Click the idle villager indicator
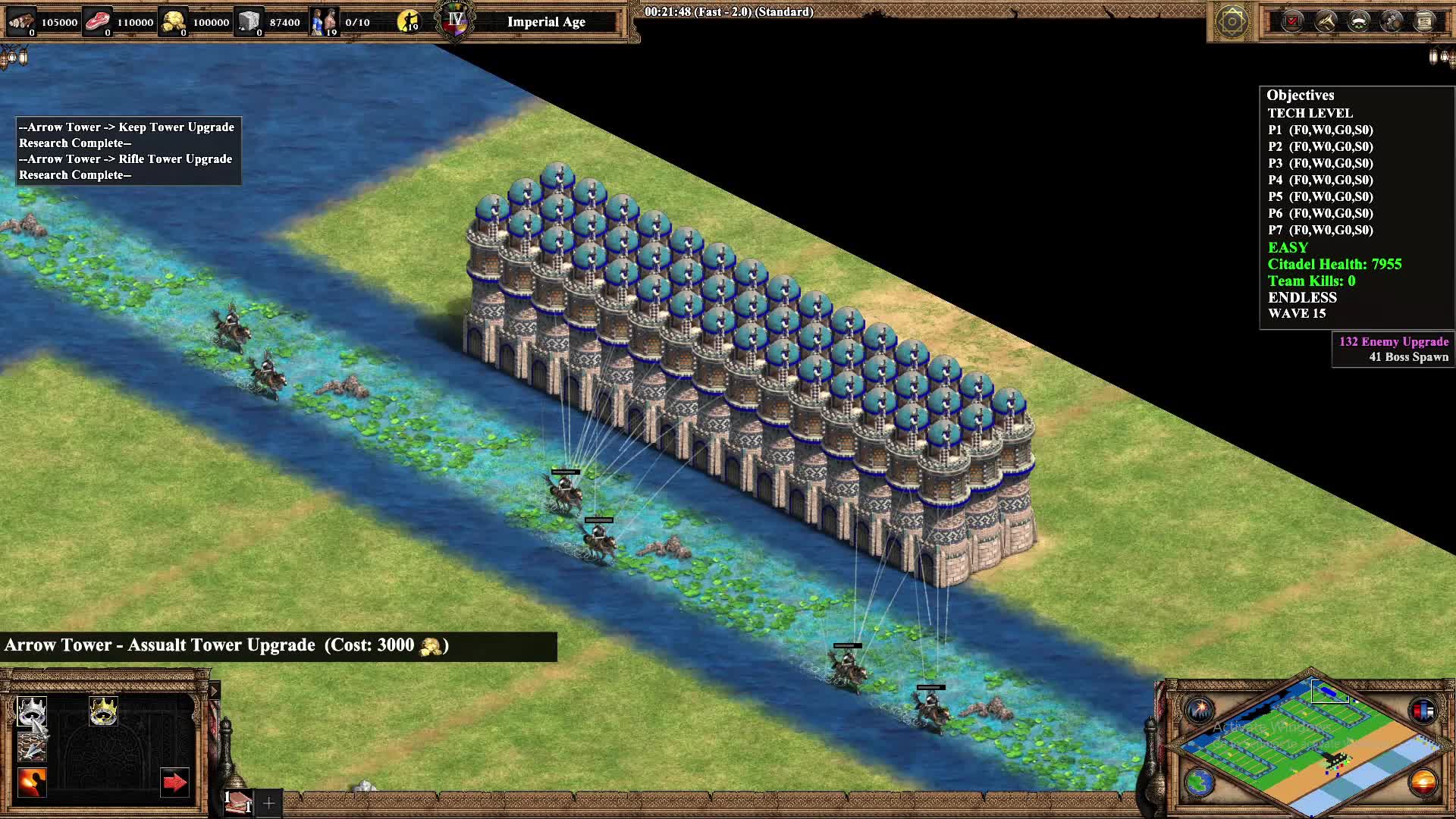This screenshot has height=819, width=1456. tap(409, 21)
